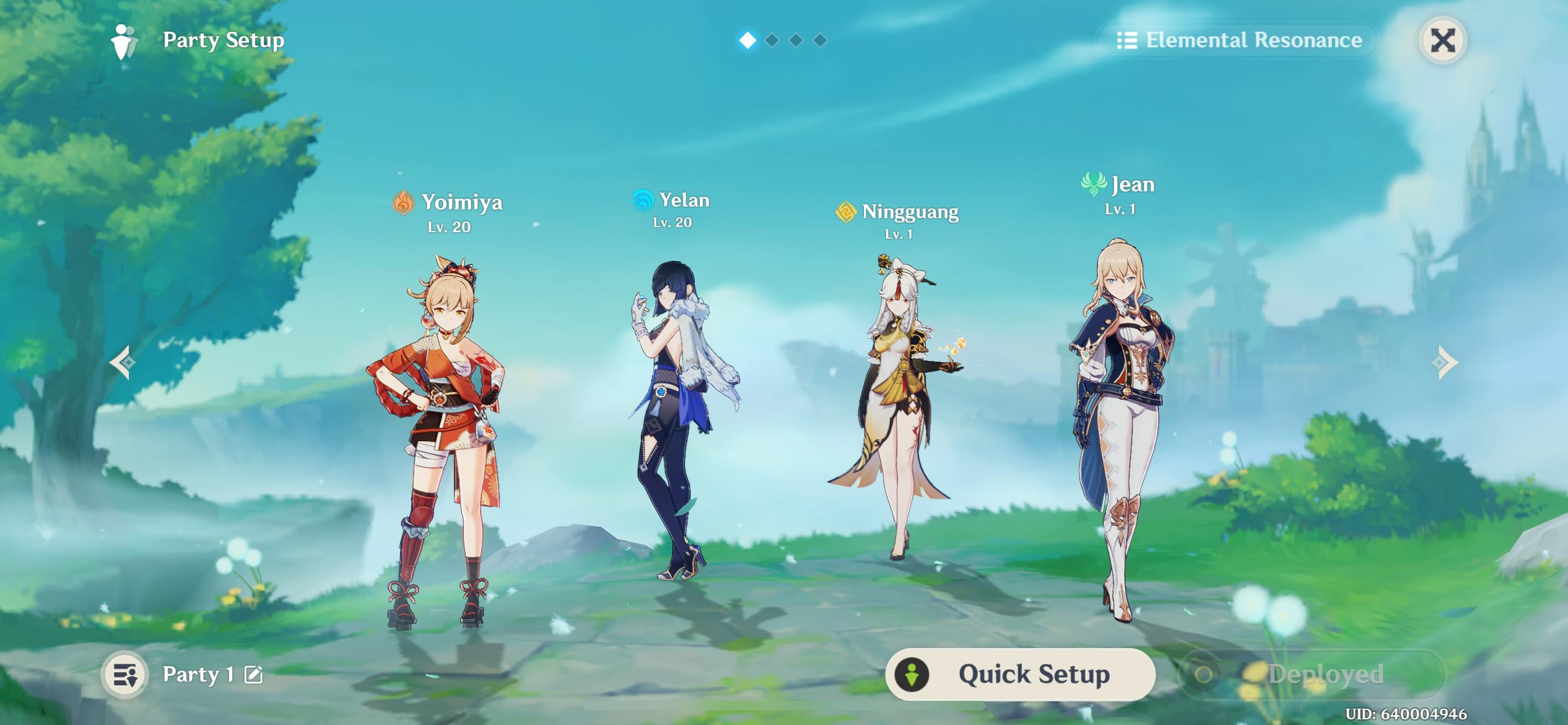Switch to the fourth party page dot

point(820,41)
